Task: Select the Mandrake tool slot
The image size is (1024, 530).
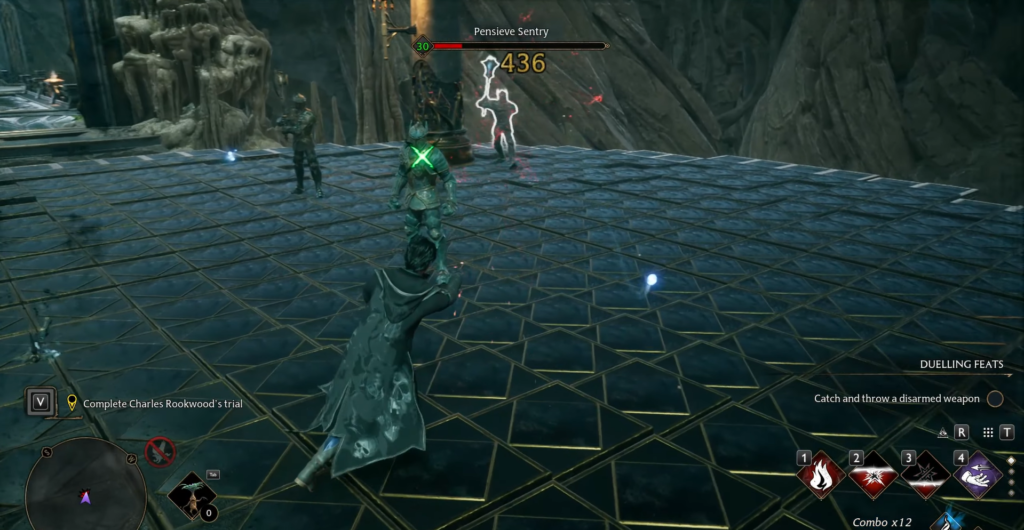Action: click(x=188, y=495)
